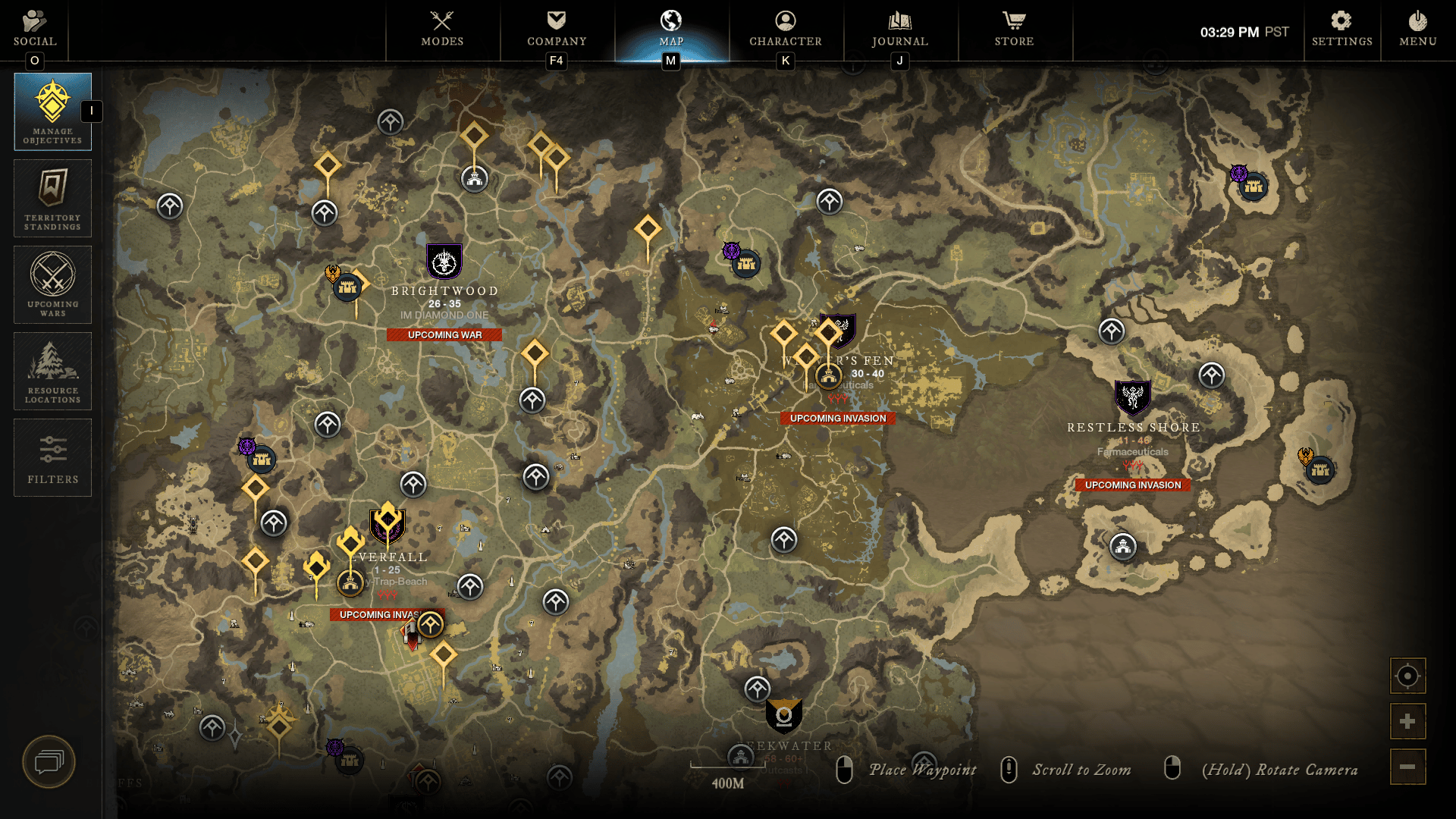Select the Restless Shore territory crest

click(1132, 397)
